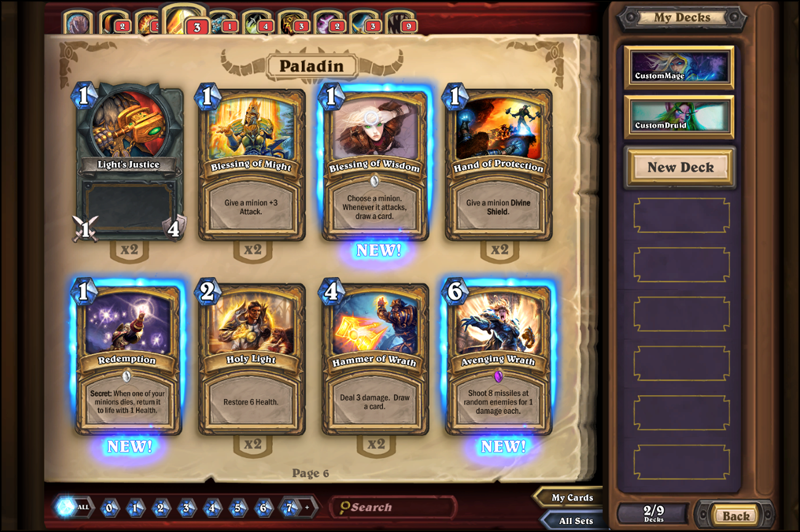
Task: Filter cards by 0 mana cost
Action: point(111,507)
